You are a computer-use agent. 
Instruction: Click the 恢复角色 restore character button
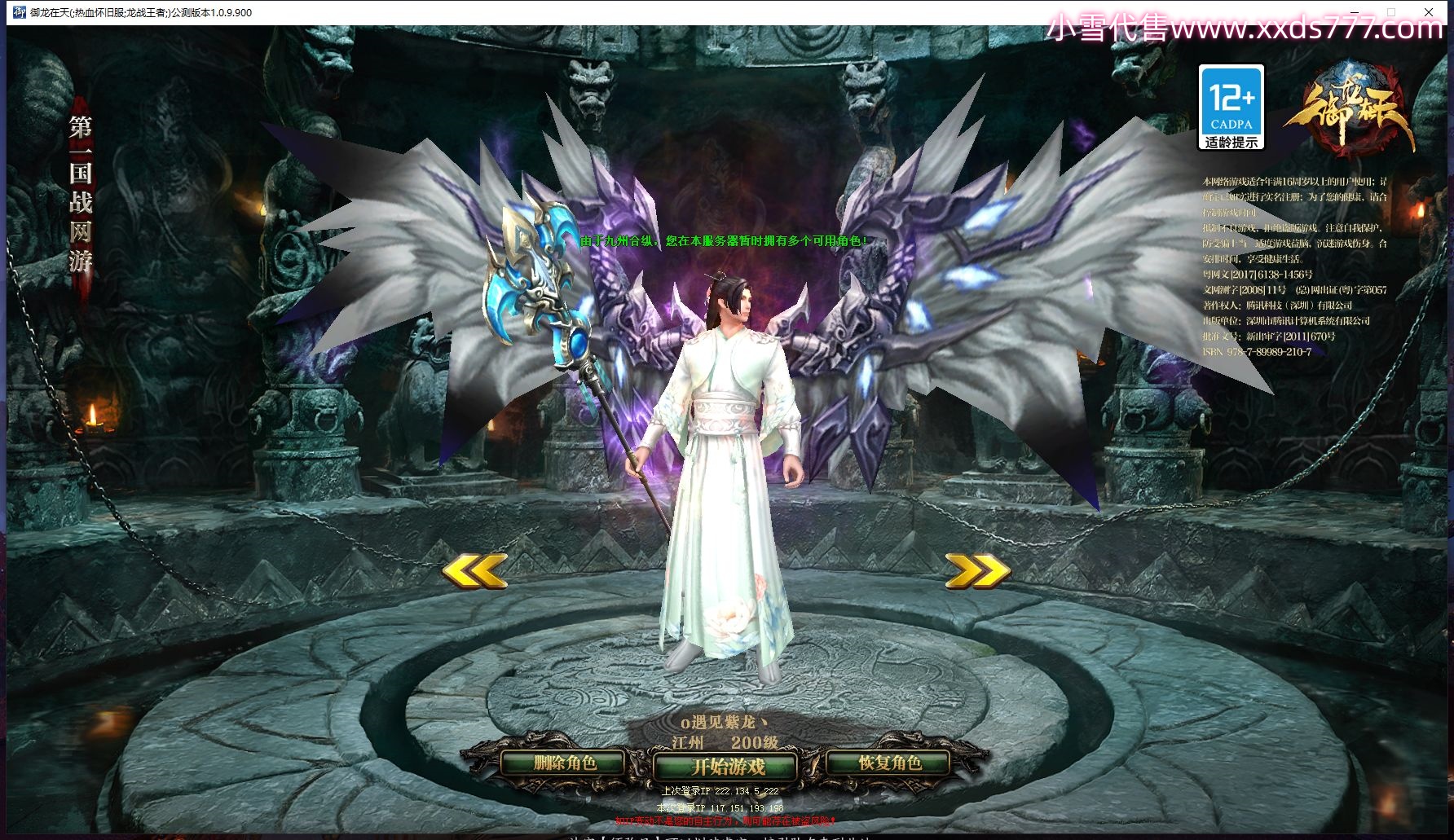889,763
